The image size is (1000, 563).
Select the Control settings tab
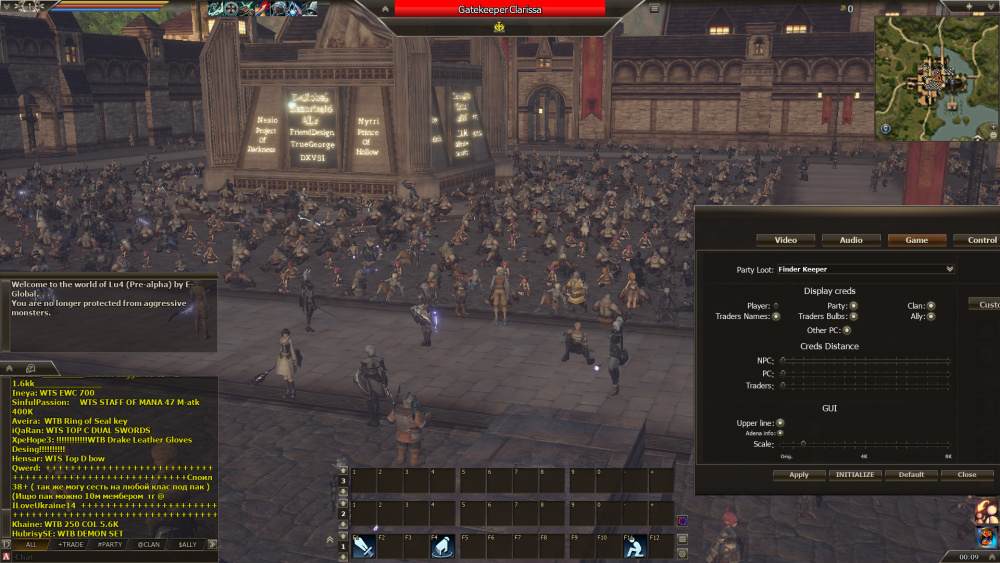[980, 240]
